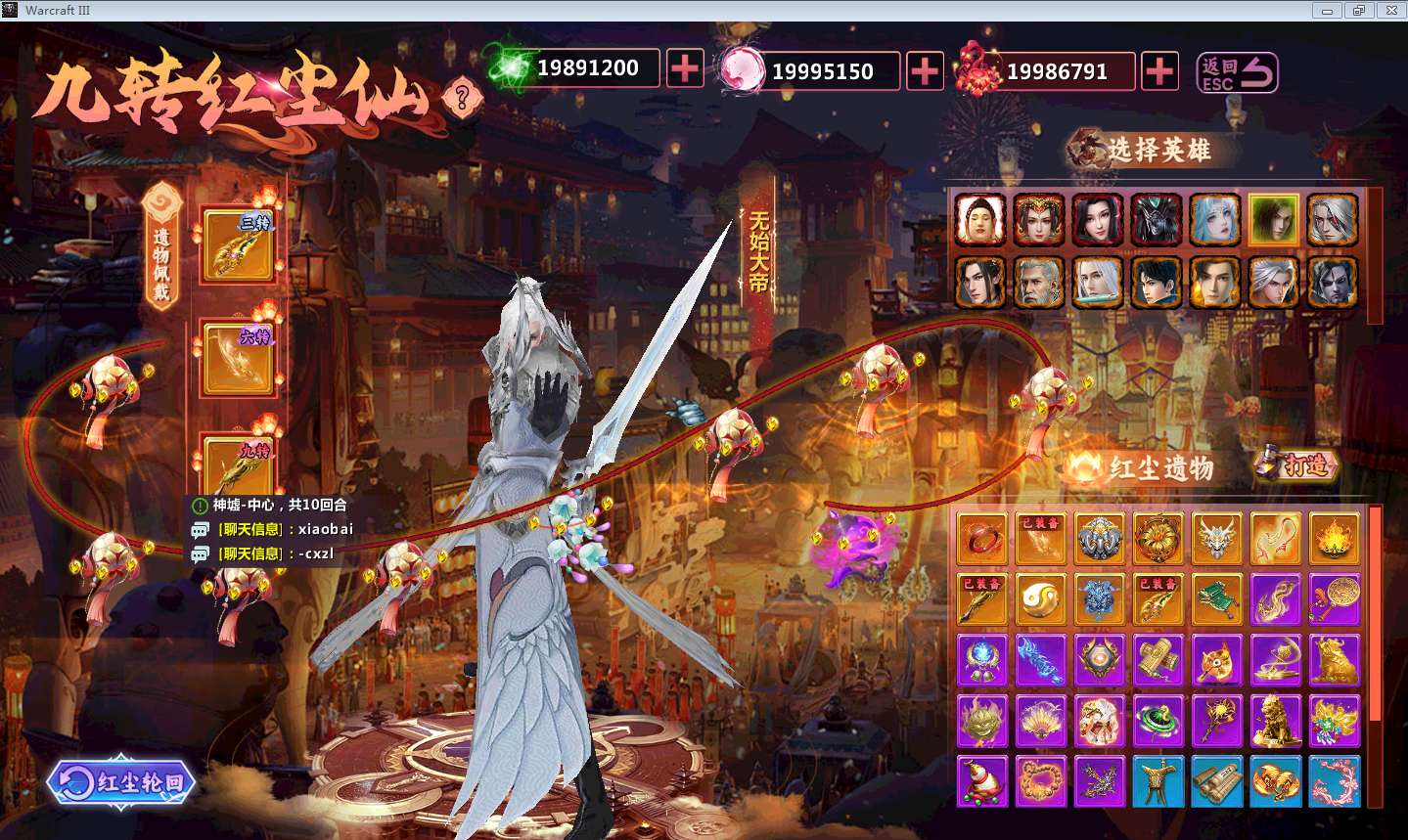Select the bronze cauldron relic

pos(1158,781)
